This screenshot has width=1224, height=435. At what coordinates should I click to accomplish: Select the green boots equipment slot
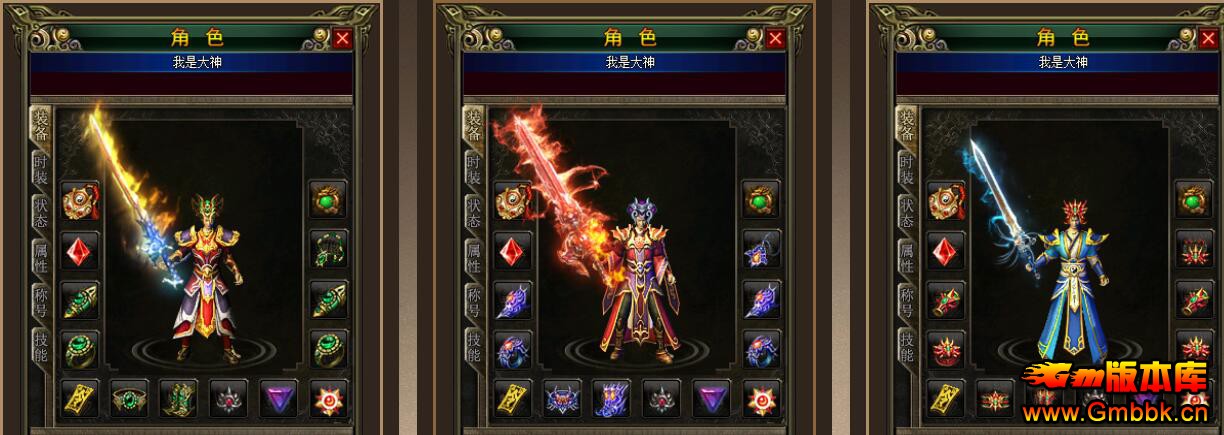tap(180, 398)
